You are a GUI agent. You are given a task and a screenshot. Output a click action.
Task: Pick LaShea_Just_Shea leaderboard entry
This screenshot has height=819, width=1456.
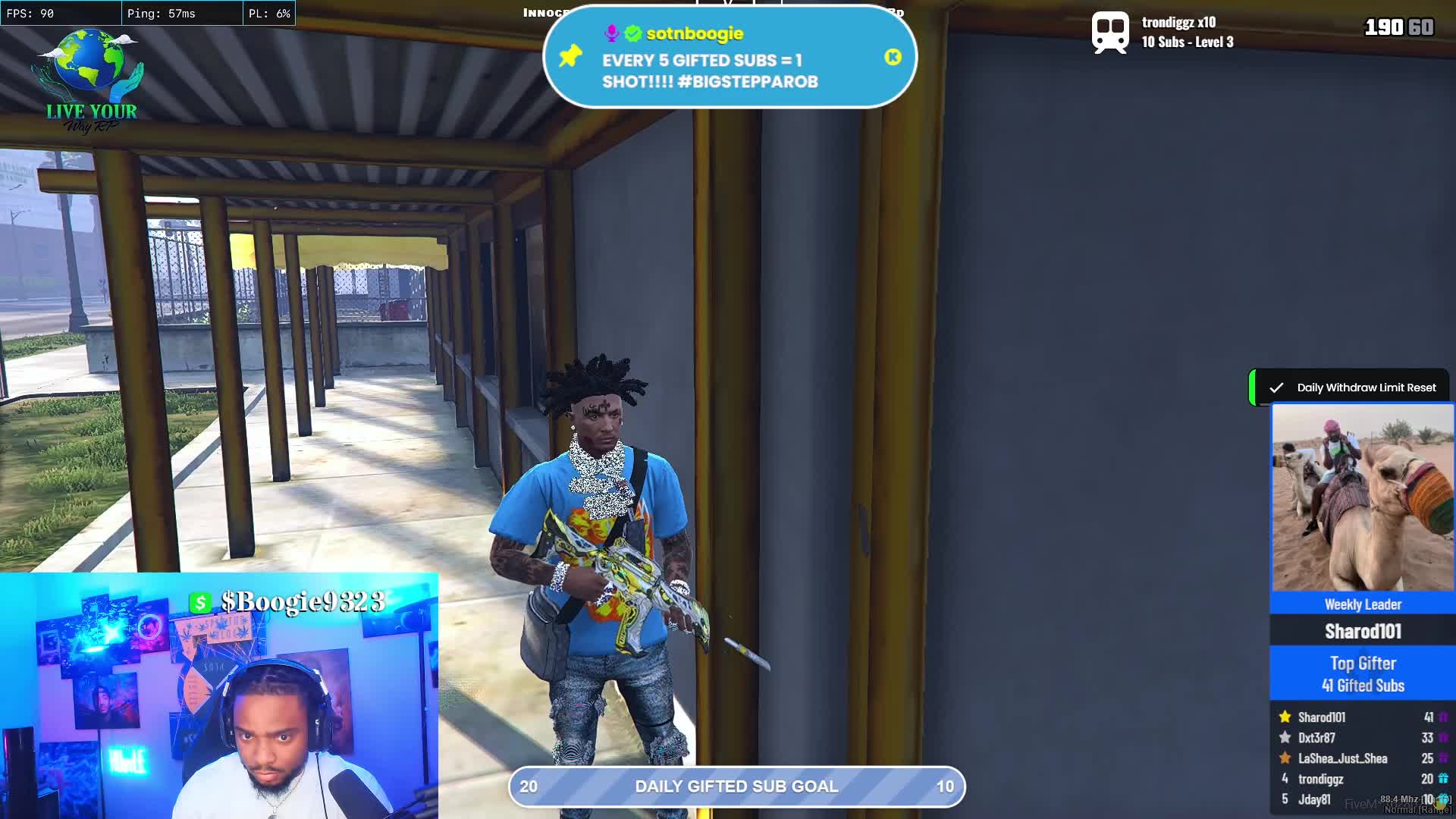pyautogui.click(x=1362, y=758)
